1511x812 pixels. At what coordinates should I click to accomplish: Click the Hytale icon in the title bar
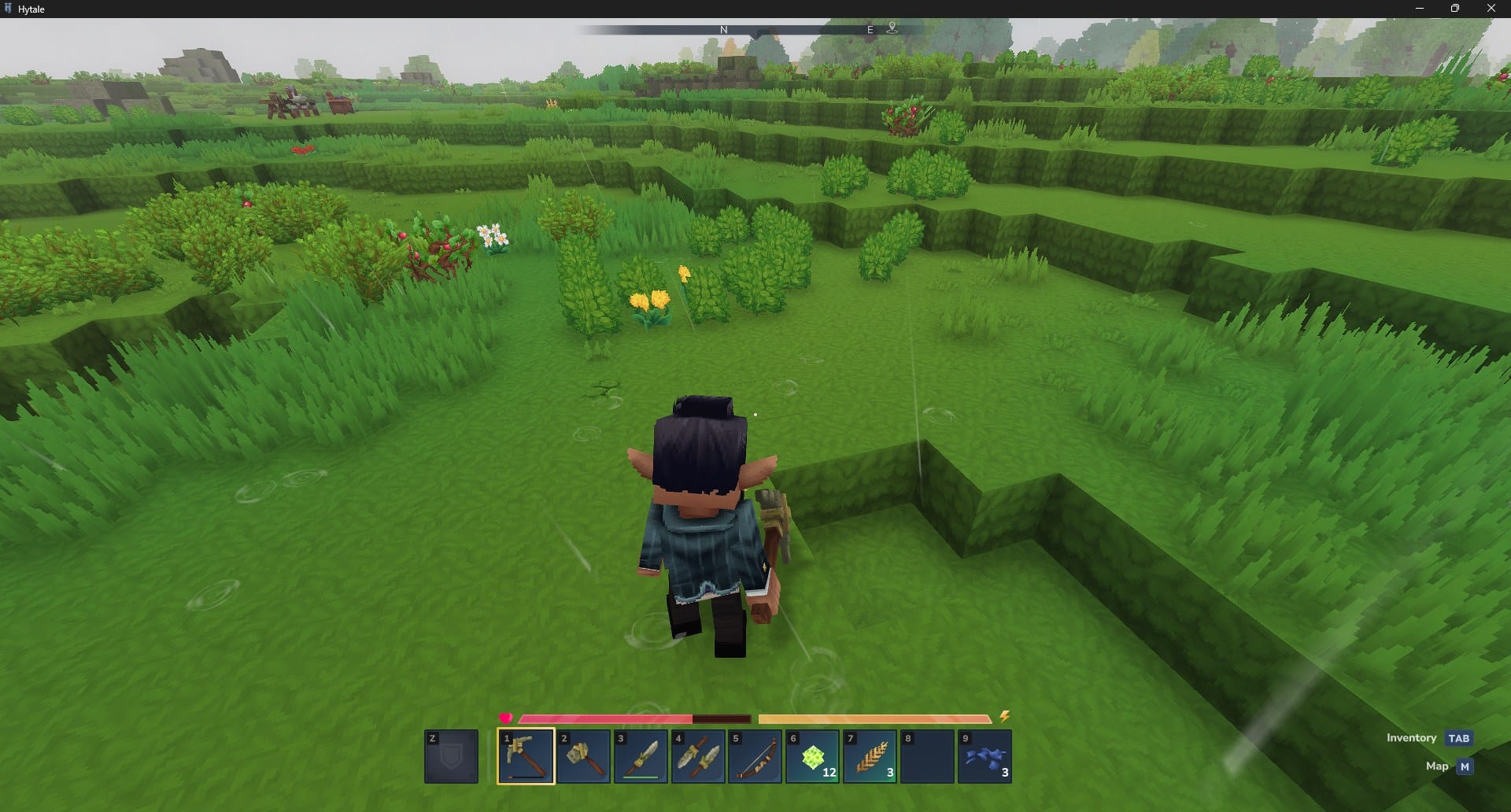[x=8, y=9]
